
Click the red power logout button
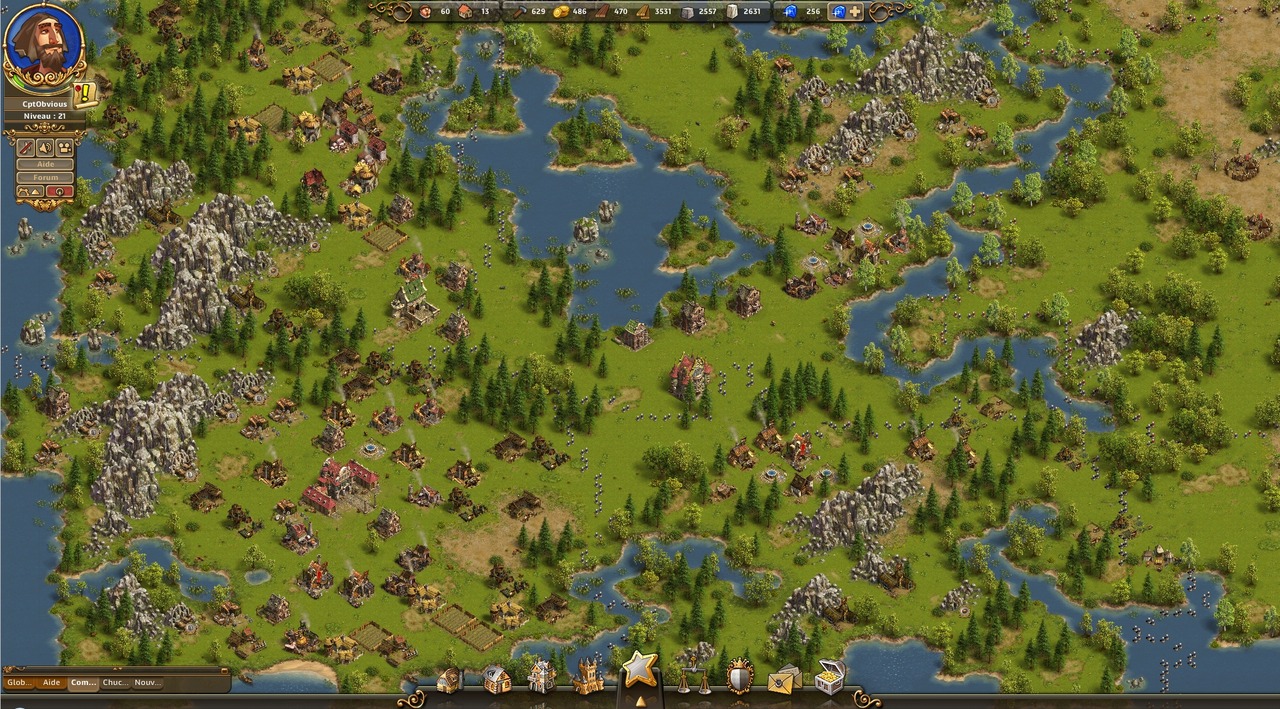60,191
